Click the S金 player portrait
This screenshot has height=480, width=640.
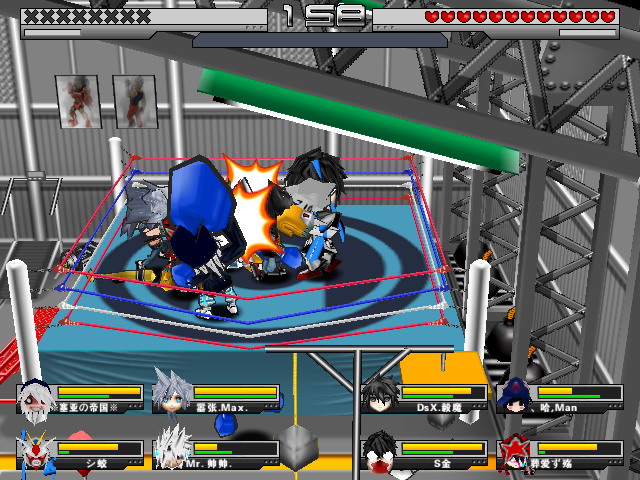tap(378, 451)
